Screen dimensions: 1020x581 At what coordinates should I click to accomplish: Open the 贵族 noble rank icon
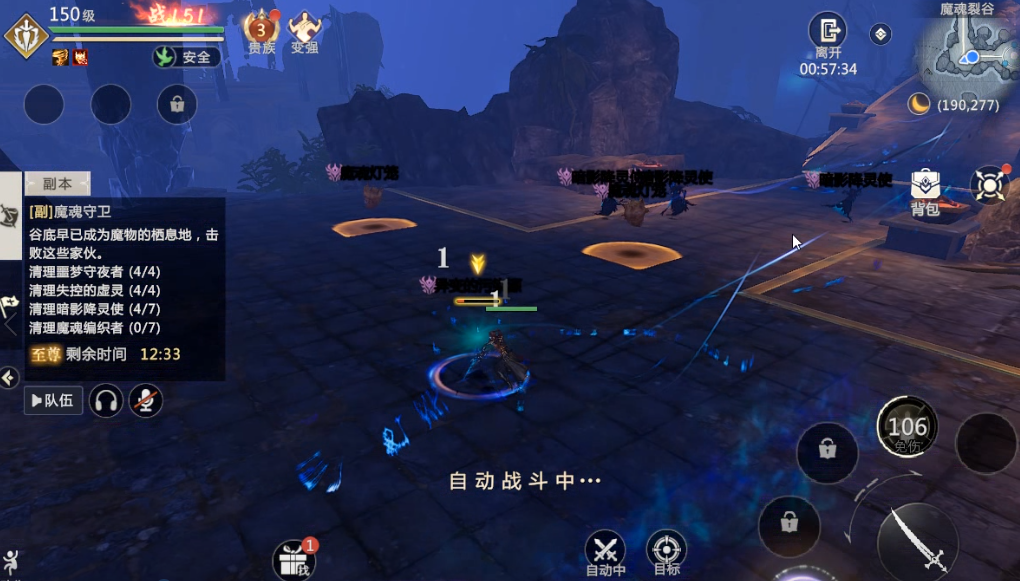tap(261, 28)
